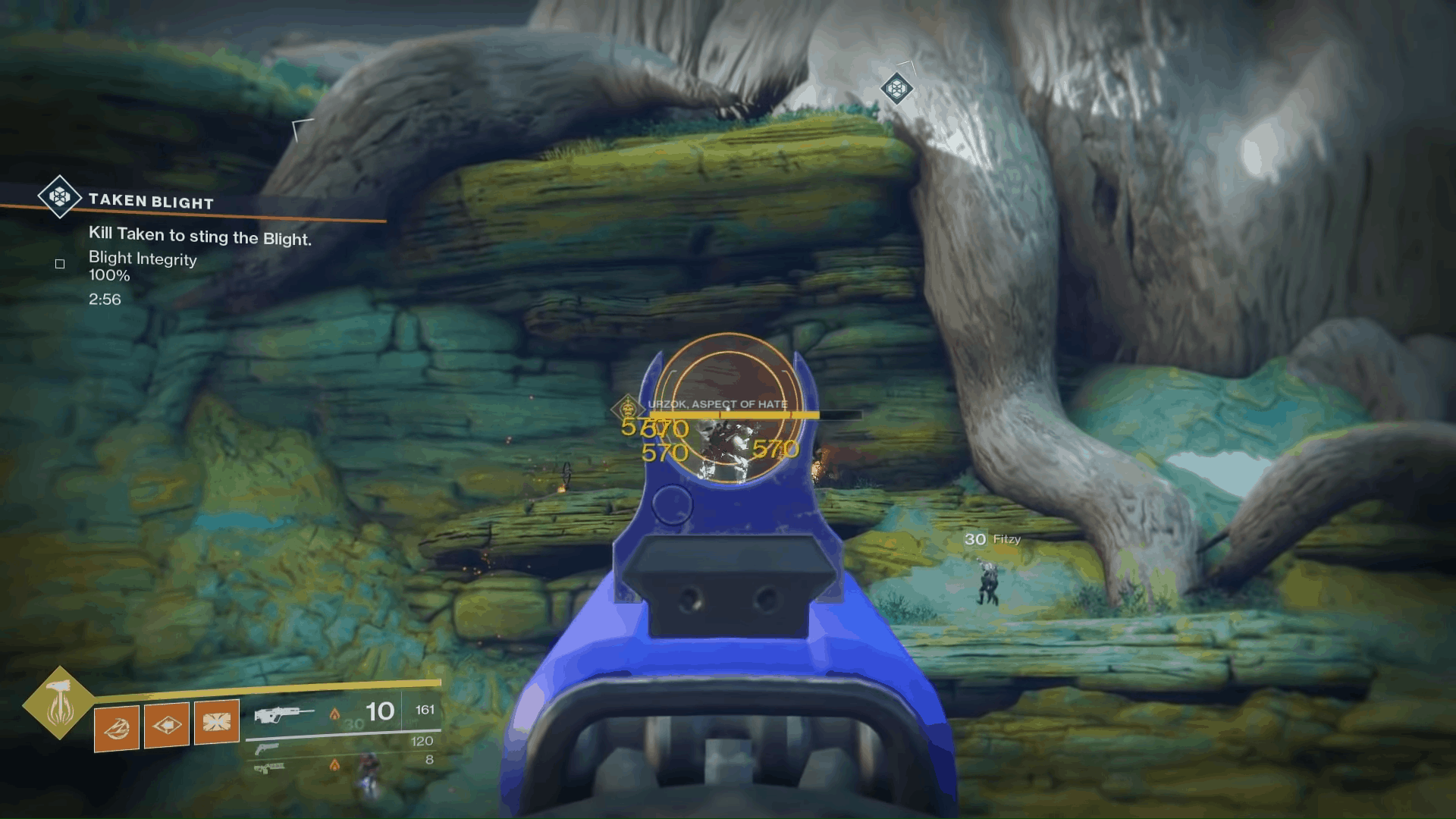This screenshot has height=819, width=1456.
Task: Select the URZOK, ASPECT OF HATE label
Action: pos(717,404)
